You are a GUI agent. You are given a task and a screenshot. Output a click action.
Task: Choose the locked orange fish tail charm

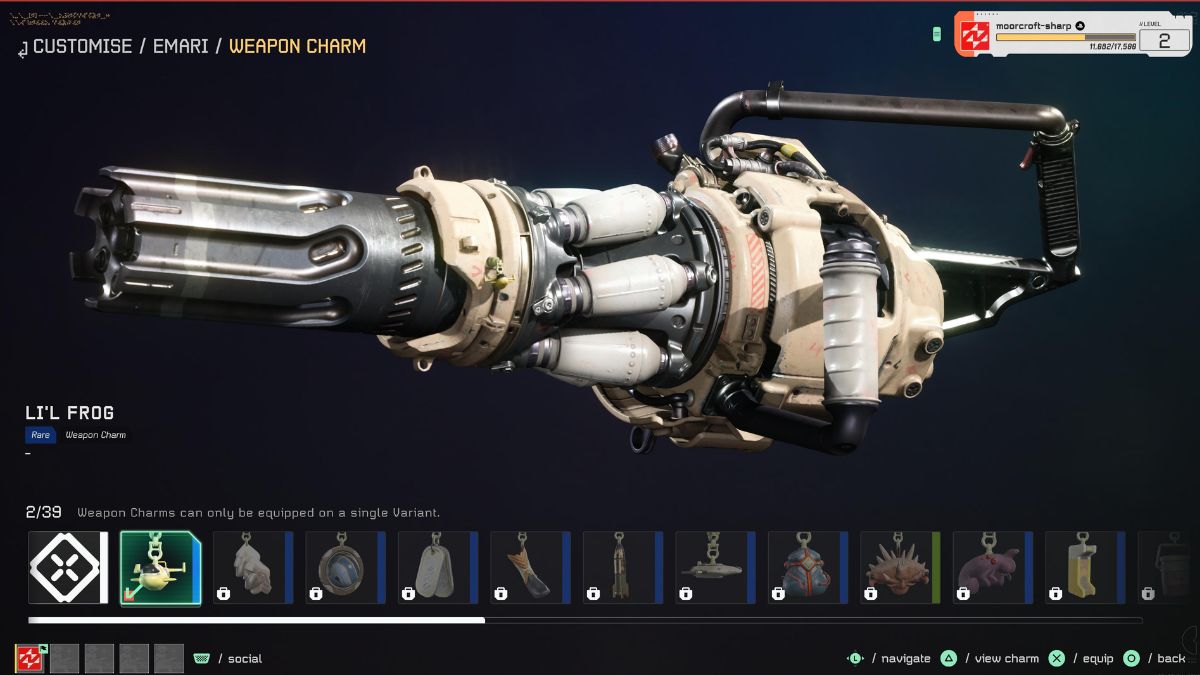click(x=530, y=567)
